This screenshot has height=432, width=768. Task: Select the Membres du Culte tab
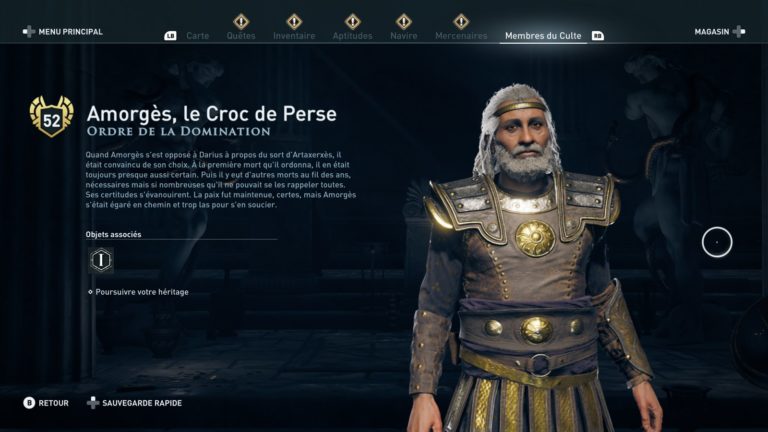pos(544,36)
